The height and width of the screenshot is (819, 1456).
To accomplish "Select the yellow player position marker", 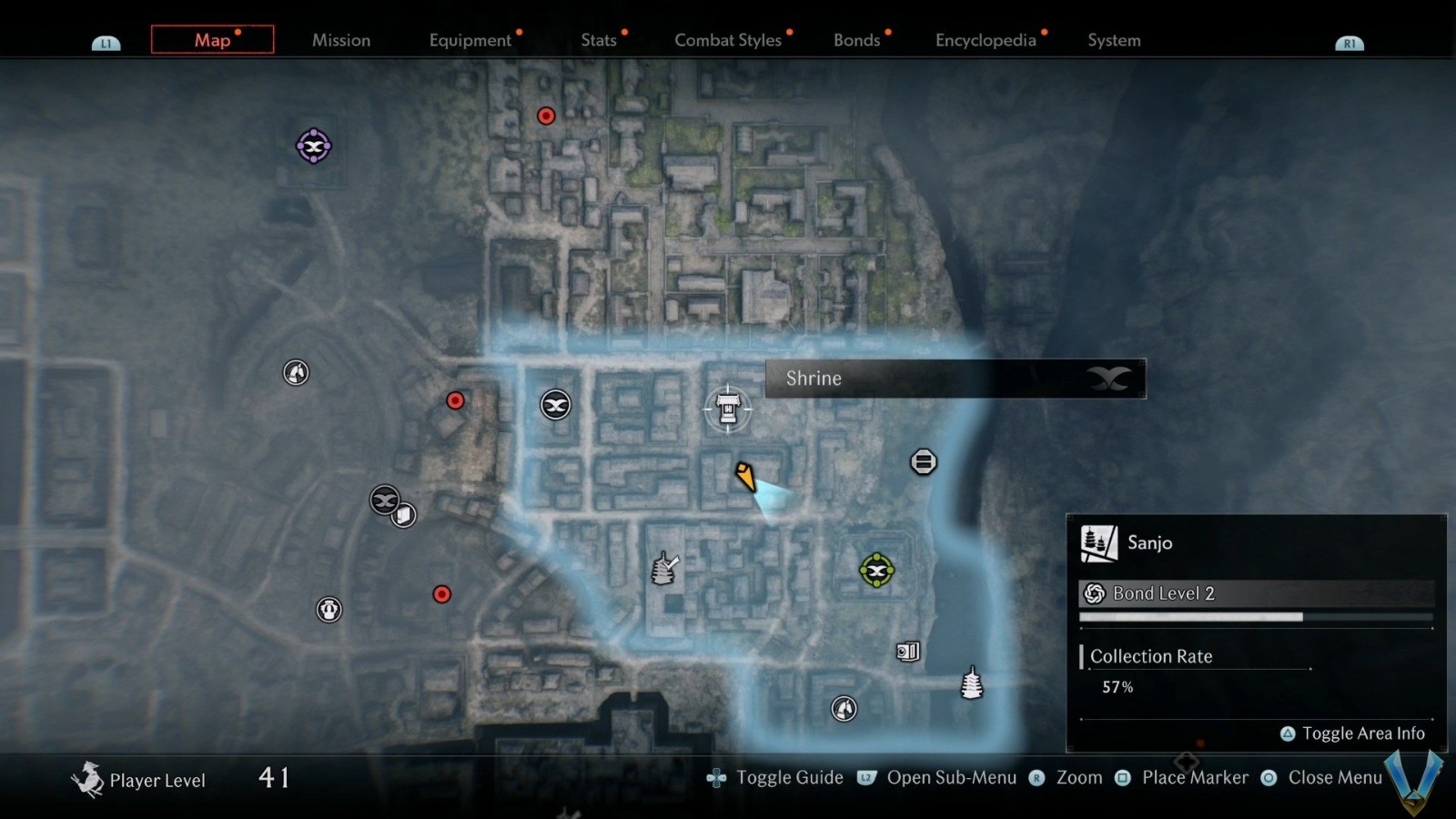I will pyautogui.click(x=746, y=478).
